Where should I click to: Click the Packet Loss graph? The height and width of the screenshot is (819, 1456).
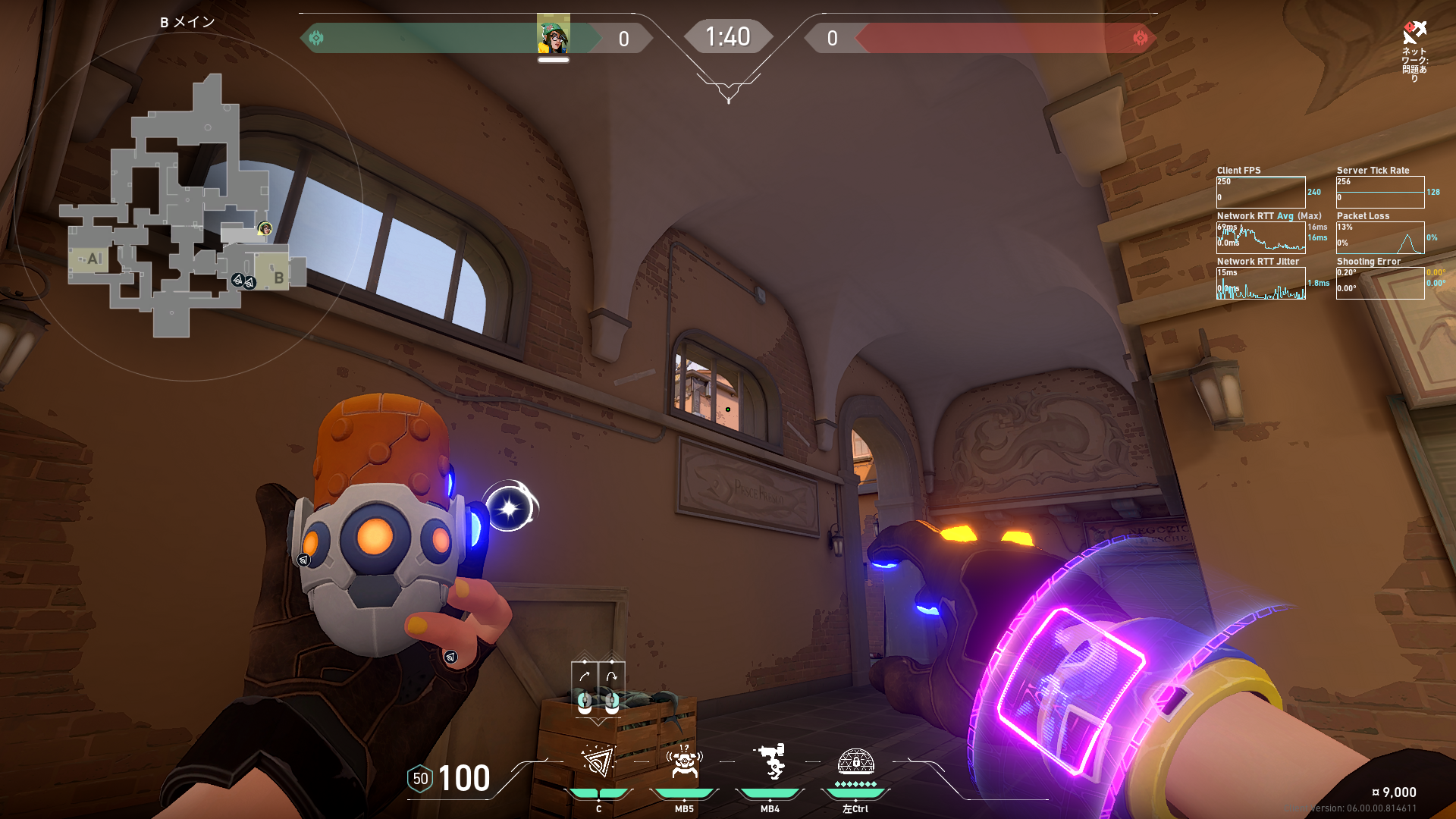pyautogui.click(x=1380, y=237)
